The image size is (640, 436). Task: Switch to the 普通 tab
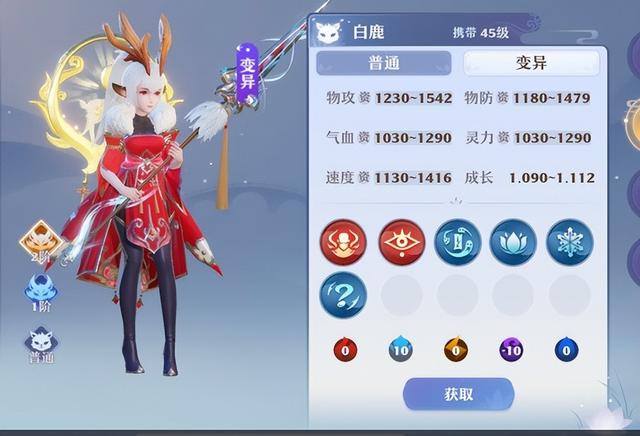click(384, 62)
